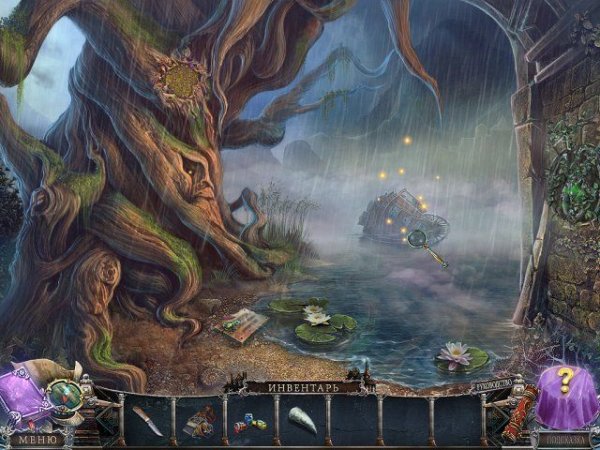Select the knife in the inventory
600x450 pixels.
tap(148, 420)
